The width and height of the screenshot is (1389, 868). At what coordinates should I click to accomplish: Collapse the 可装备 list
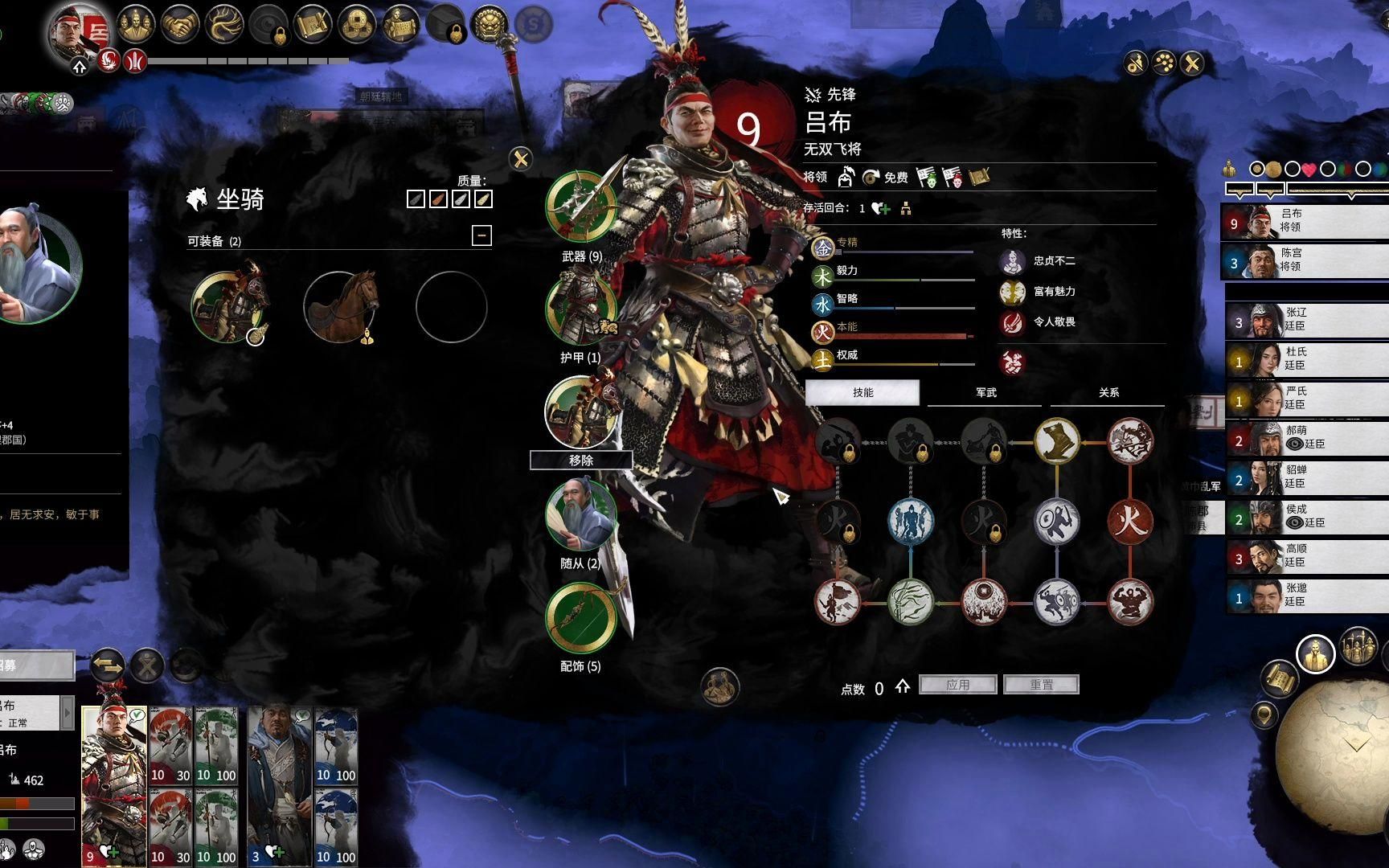481,235
